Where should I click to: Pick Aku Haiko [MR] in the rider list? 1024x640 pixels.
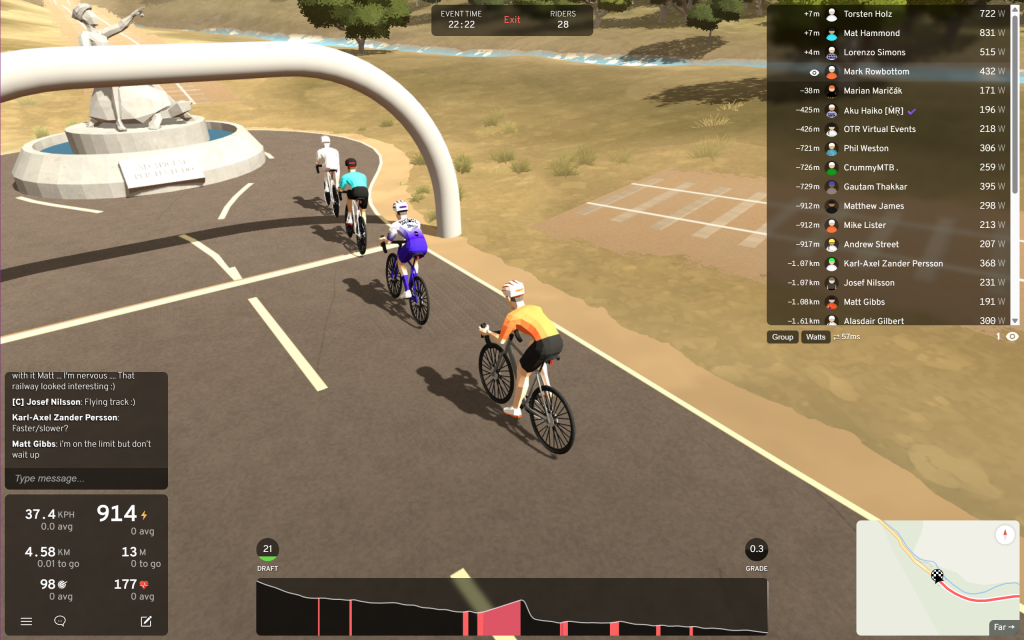coord(892,110)
